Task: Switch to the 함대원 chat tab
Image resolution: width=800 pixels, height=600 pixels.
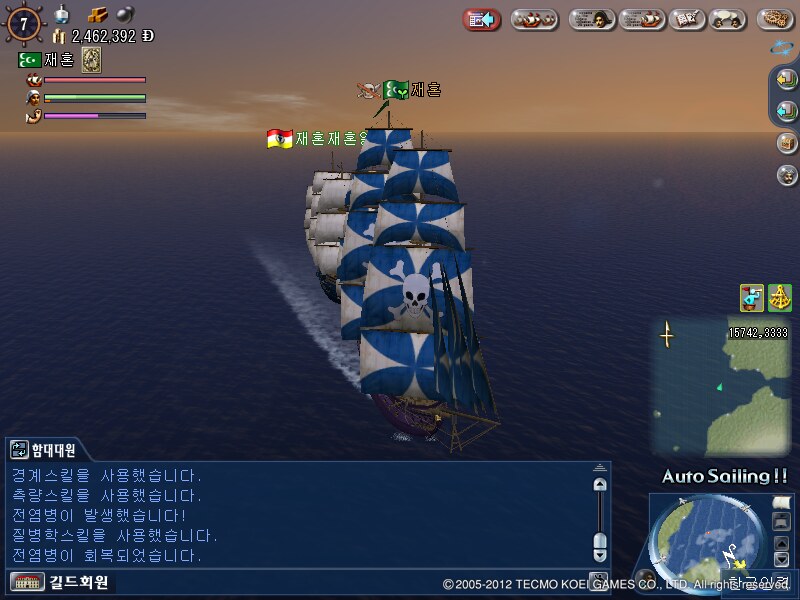Action: 43,450
